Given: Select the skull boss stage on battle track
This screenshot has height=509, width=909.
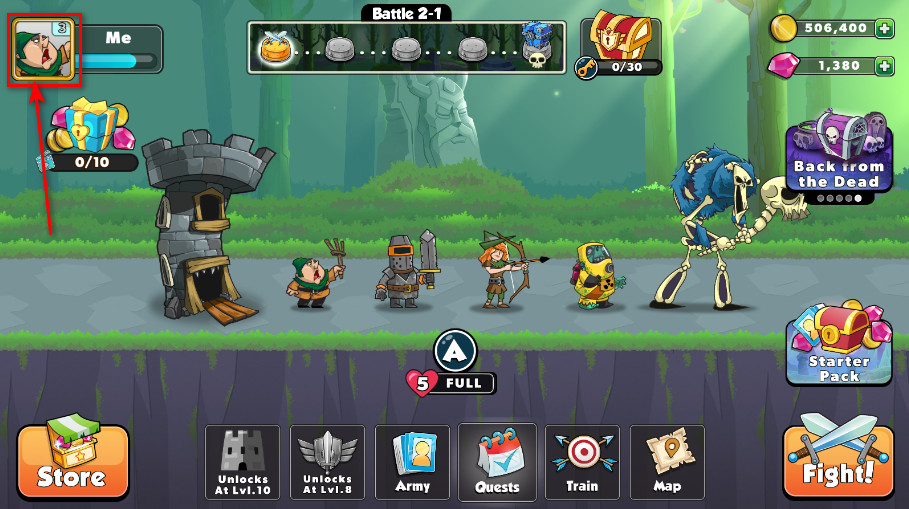Looking at the screenshot, I should [x=539, y=47].
